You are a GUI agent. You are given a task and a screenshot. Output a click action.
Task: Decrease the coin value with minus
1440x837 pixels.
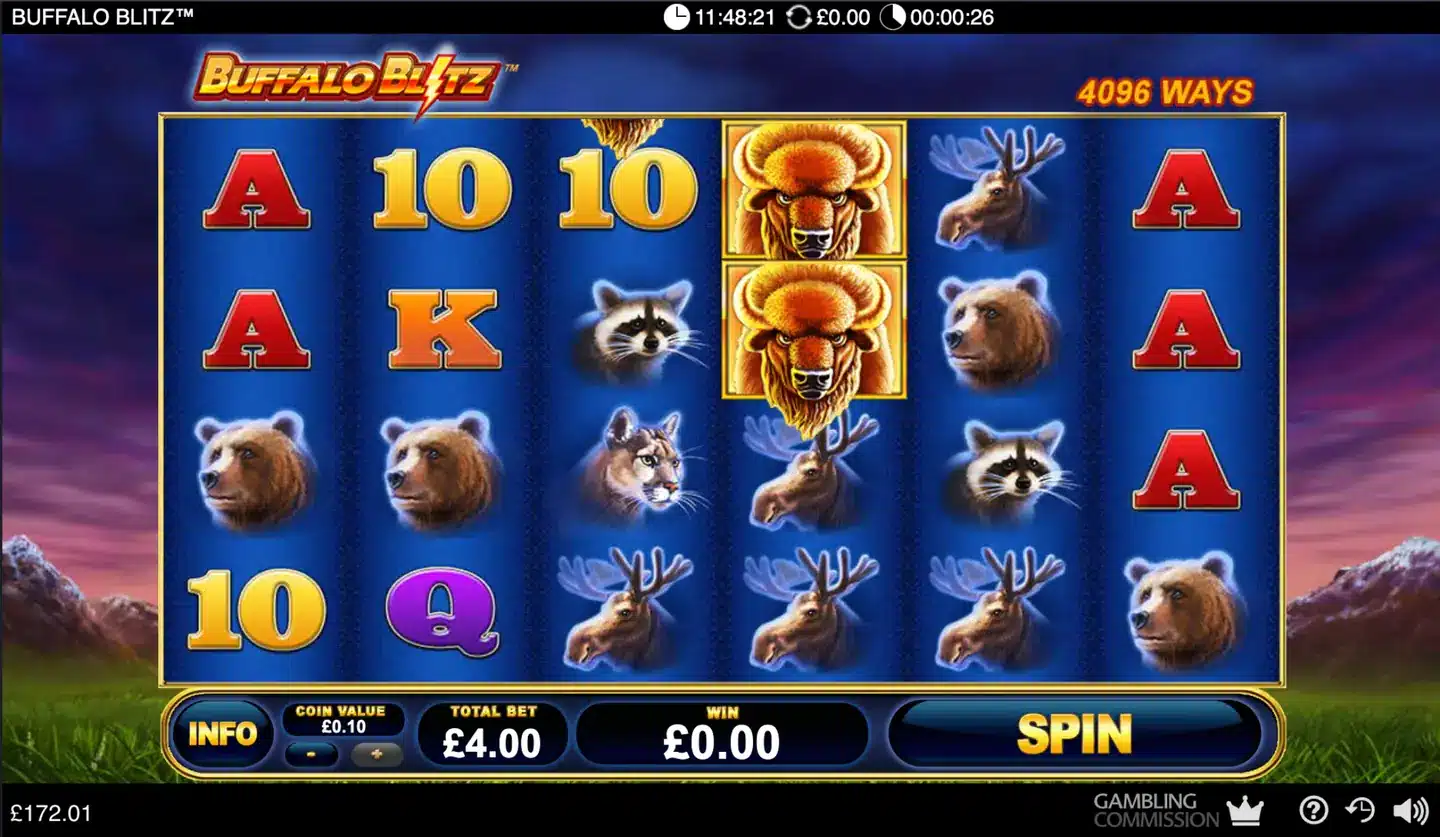[311, 752]
